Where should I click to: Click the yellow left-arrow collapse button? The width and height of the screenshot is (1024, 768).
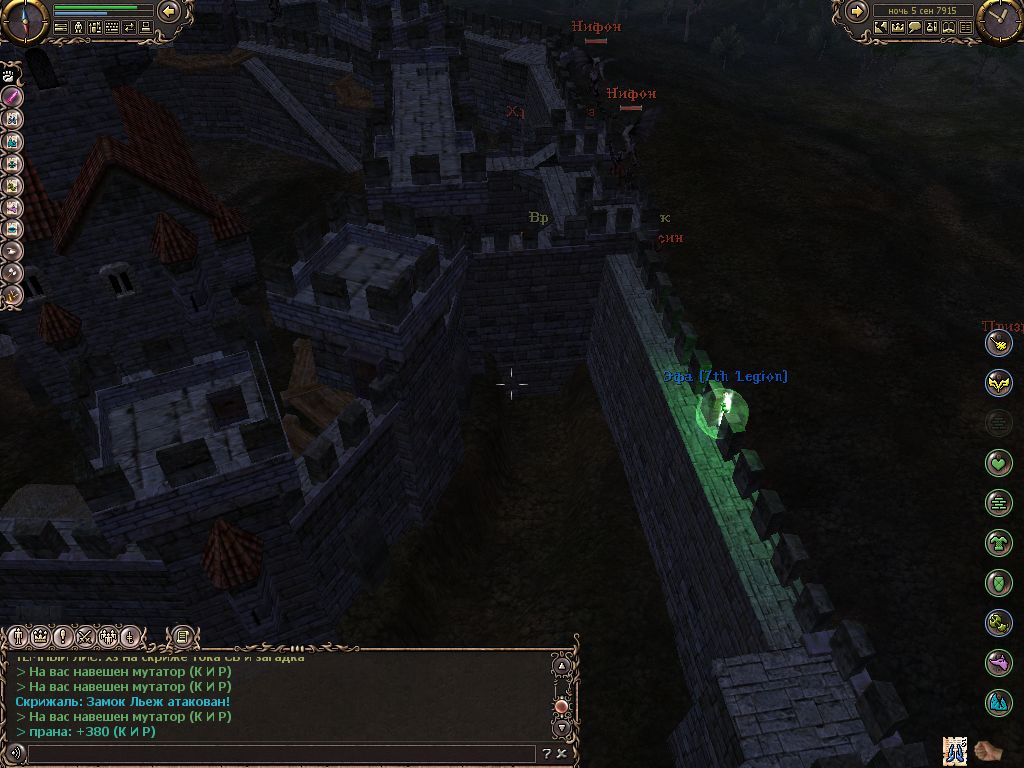(169, 12)
